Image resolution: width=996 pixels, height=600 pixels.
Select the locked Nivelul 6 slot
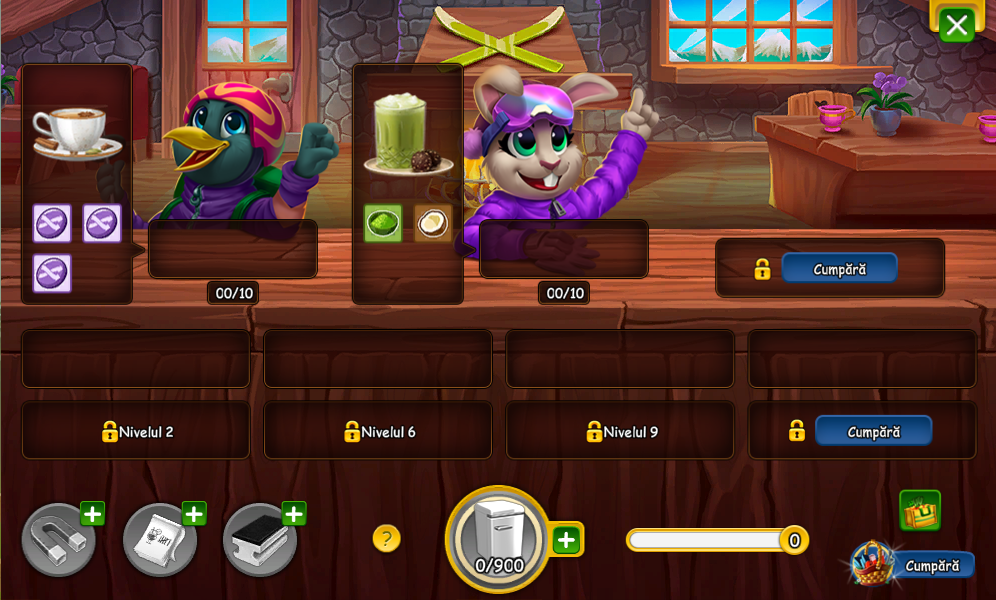point(378,431)
